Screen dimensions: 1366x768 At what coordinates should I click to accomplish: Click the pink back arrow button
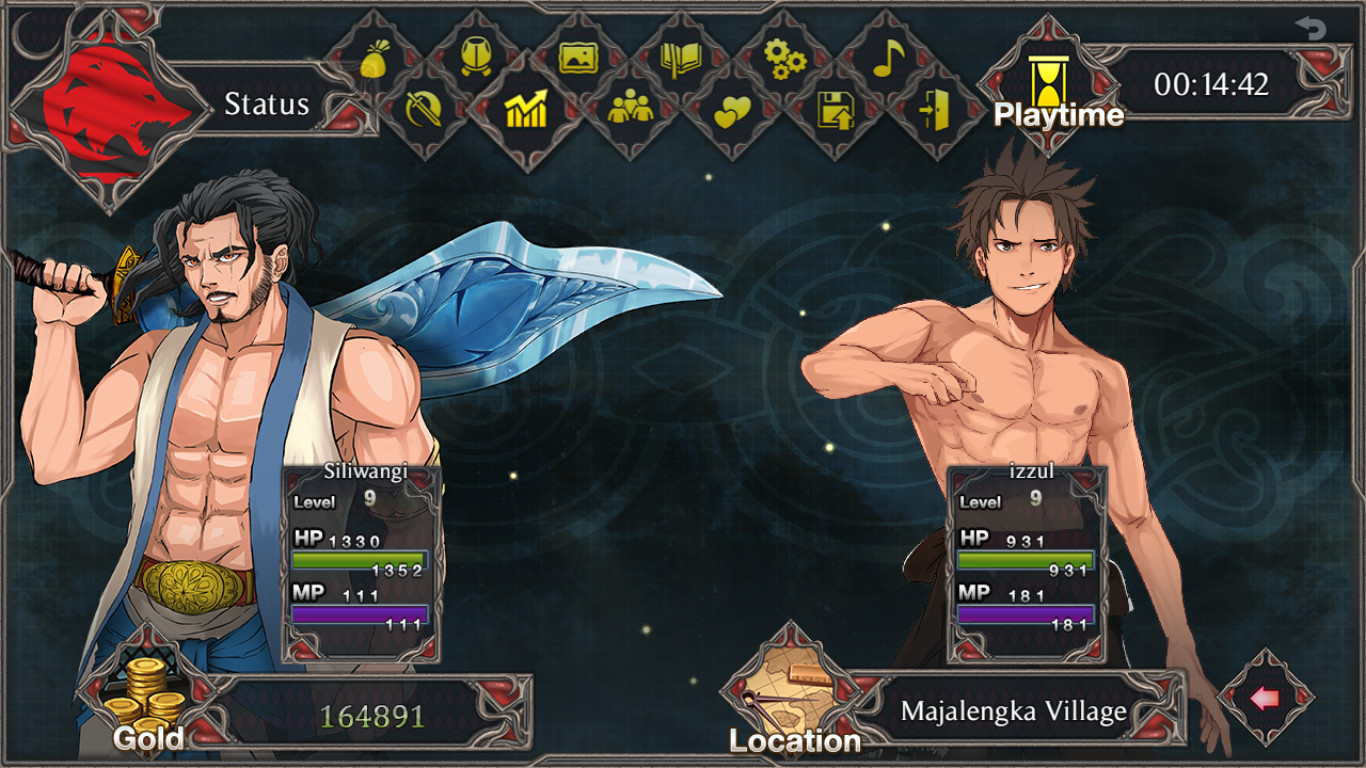(x=1265, y=698)
